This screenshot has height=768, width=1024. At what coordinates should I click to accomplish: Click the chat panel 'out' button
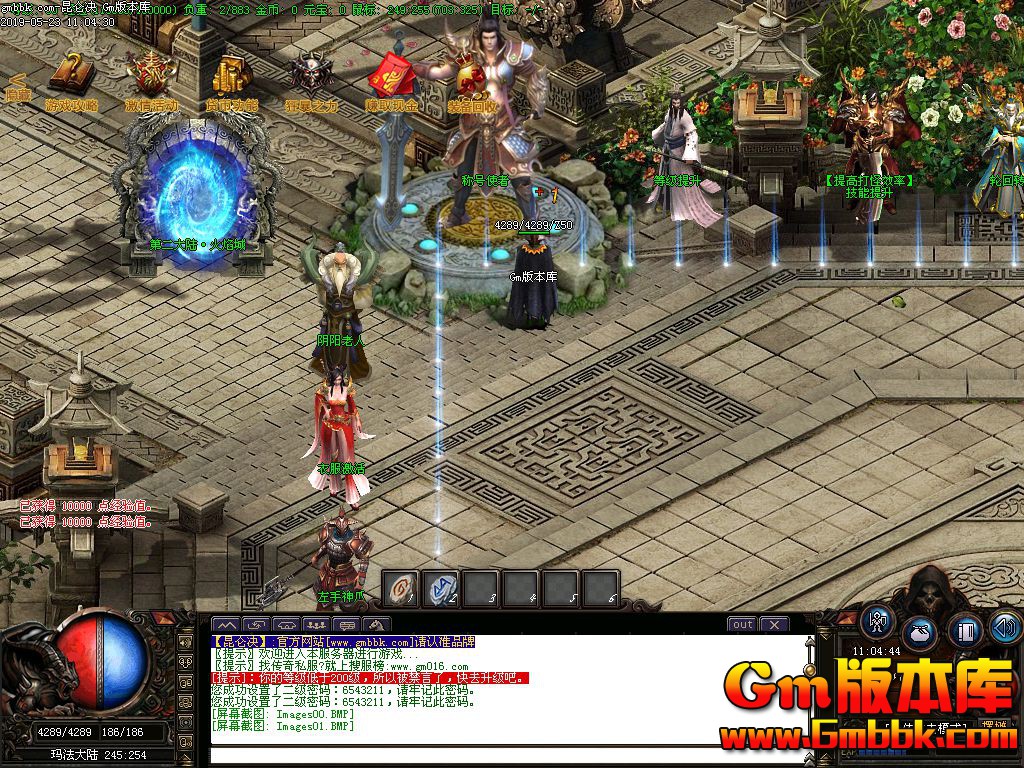[742, 625]
